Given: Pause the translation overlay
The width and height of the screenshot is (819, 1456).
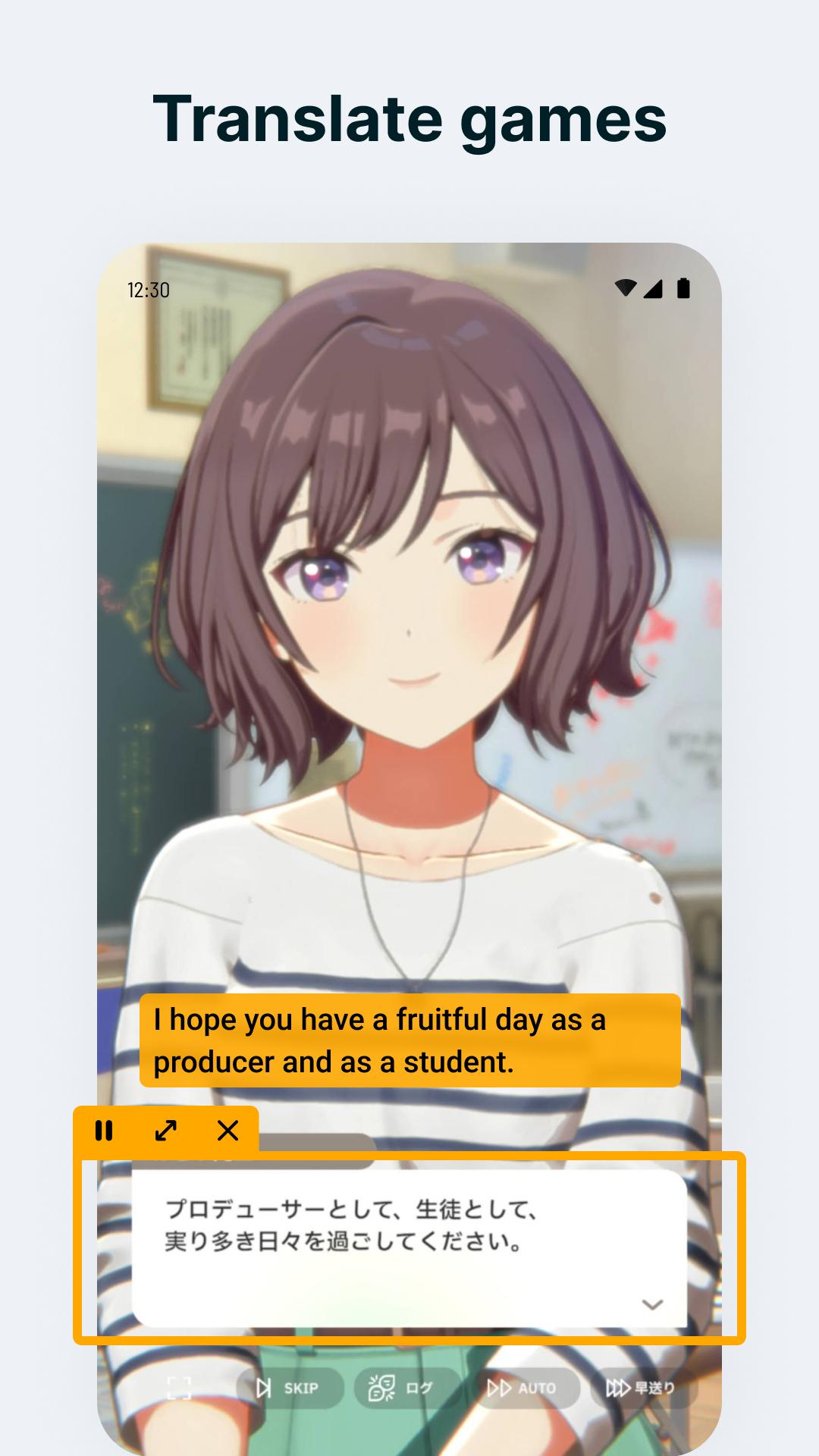Looking at the screenshot, I should 104,1131.
